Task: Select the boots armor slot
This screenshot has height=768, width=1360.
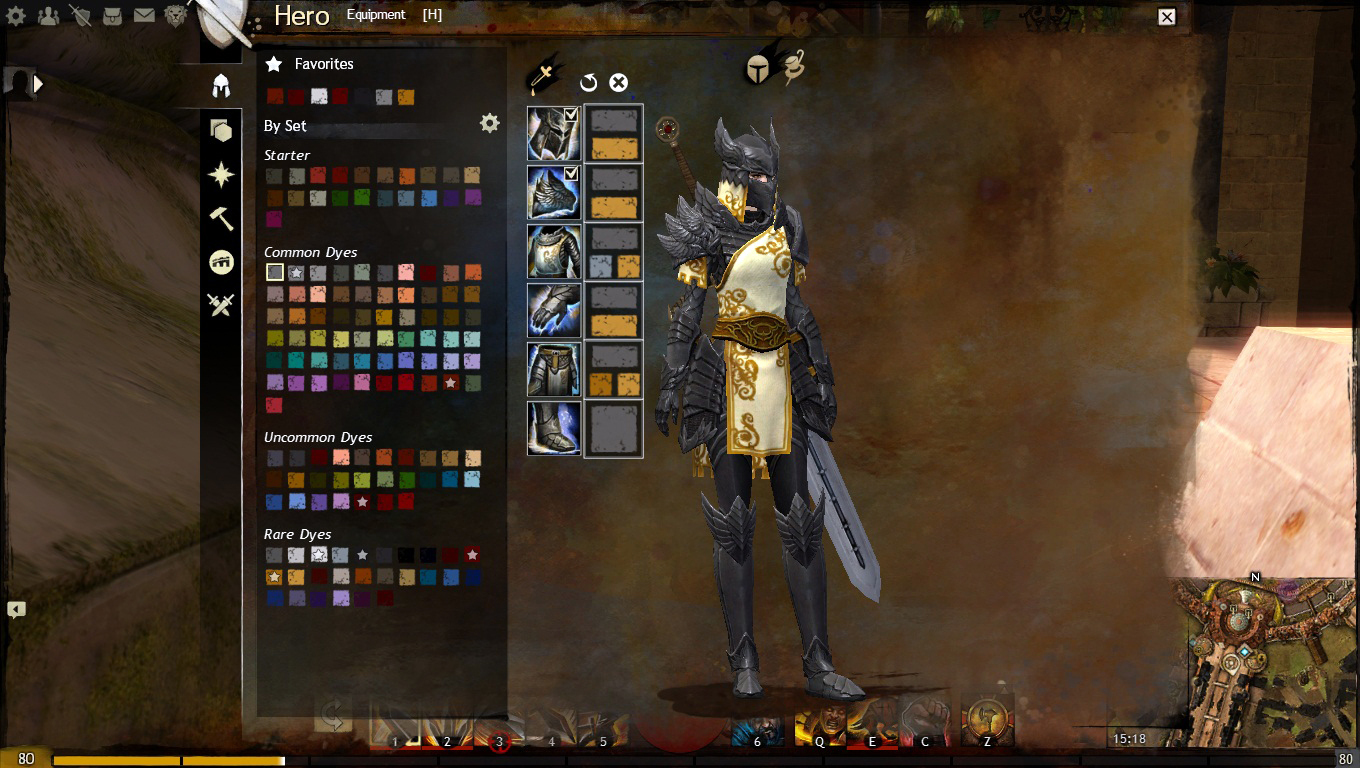Action: click(554, 428)
